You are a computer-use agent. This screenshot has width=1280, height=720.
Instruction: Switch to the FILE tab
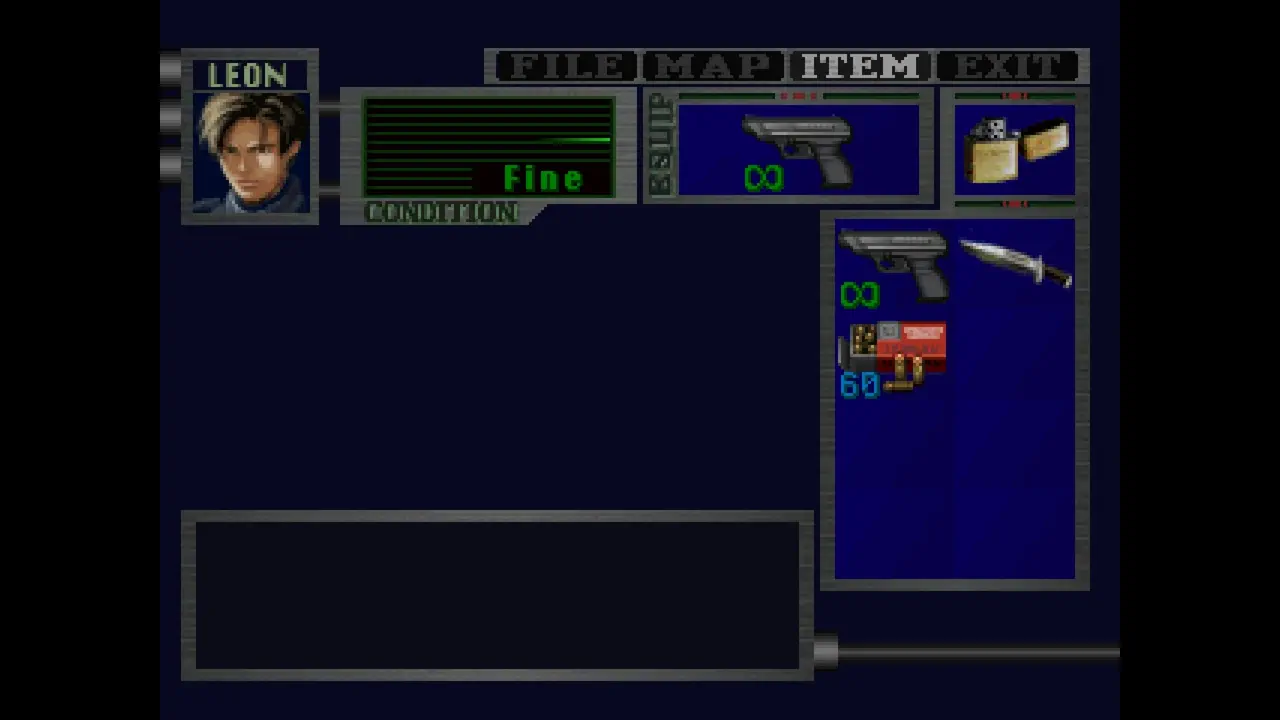point(565,66)
